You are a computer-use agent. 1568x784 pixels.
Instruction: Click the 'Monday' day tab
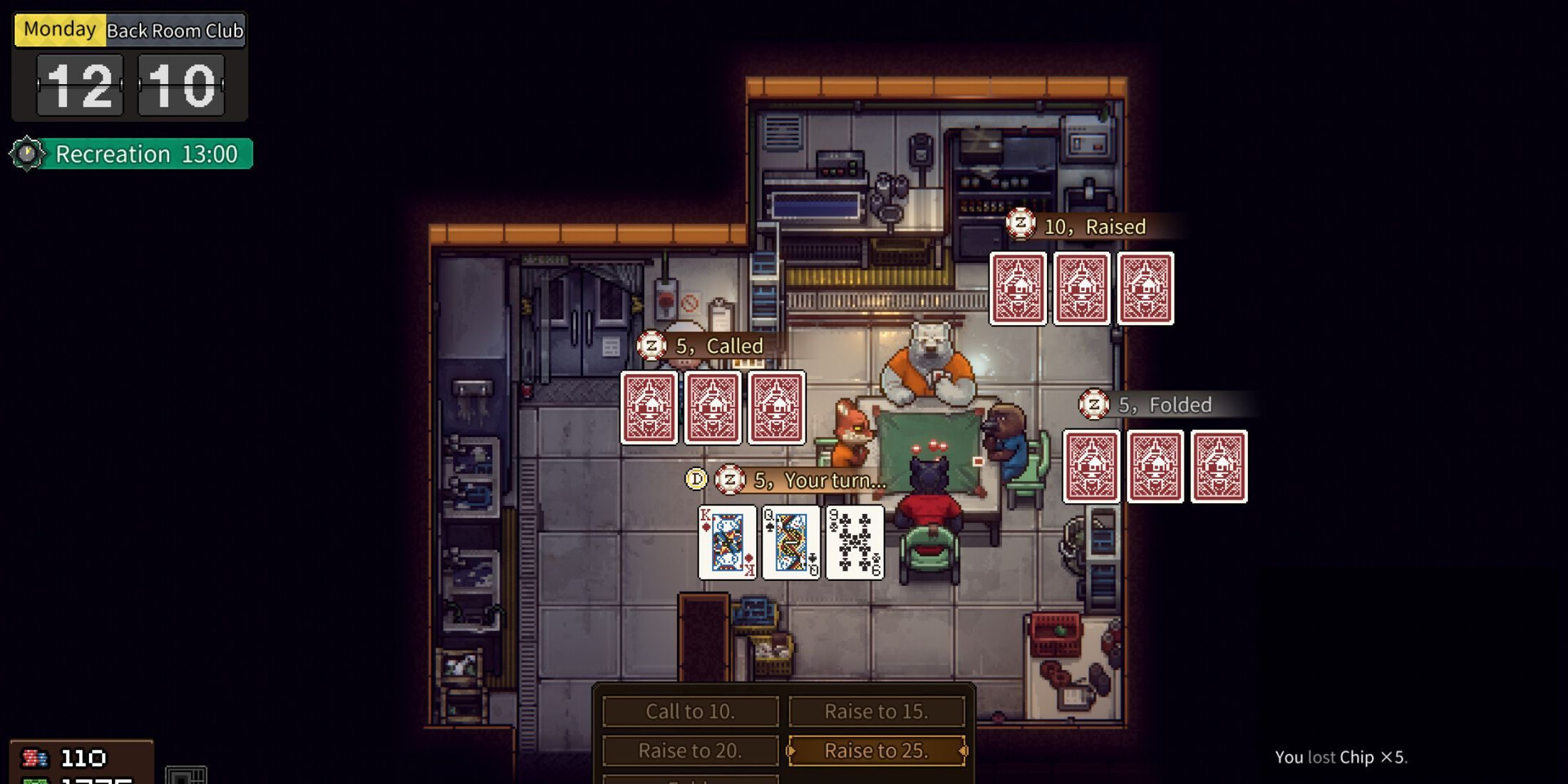[60, 29]
